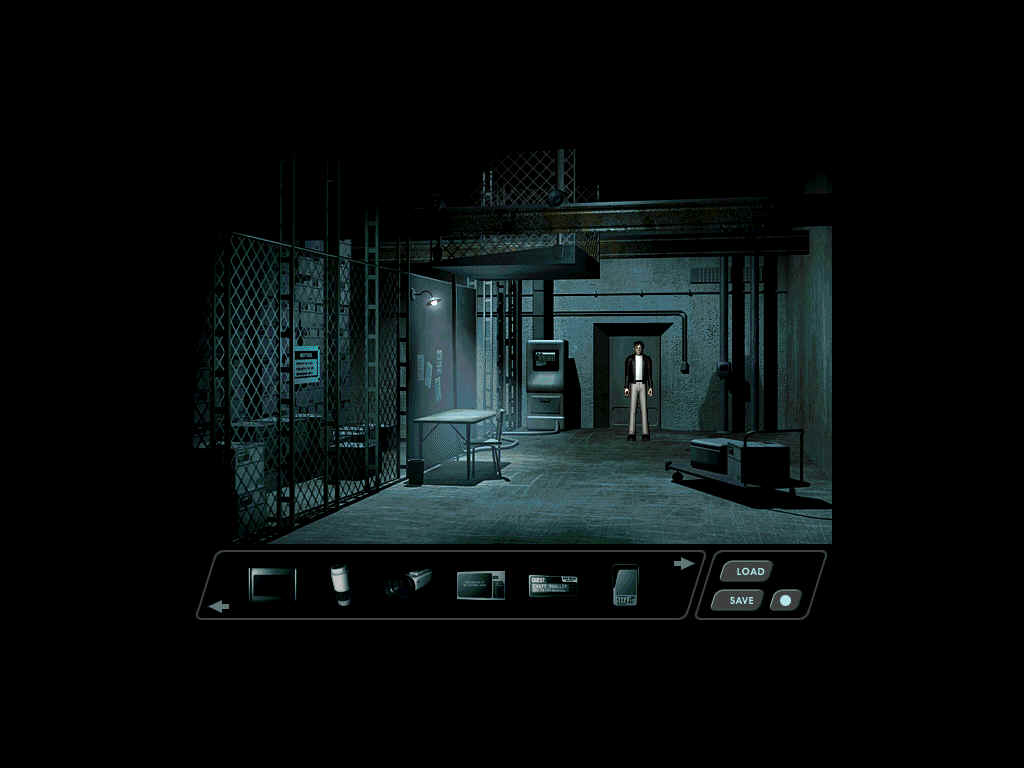Select the video camera in inventory
This screenshot has width=1024, height=768.
[x=409, y=582]
